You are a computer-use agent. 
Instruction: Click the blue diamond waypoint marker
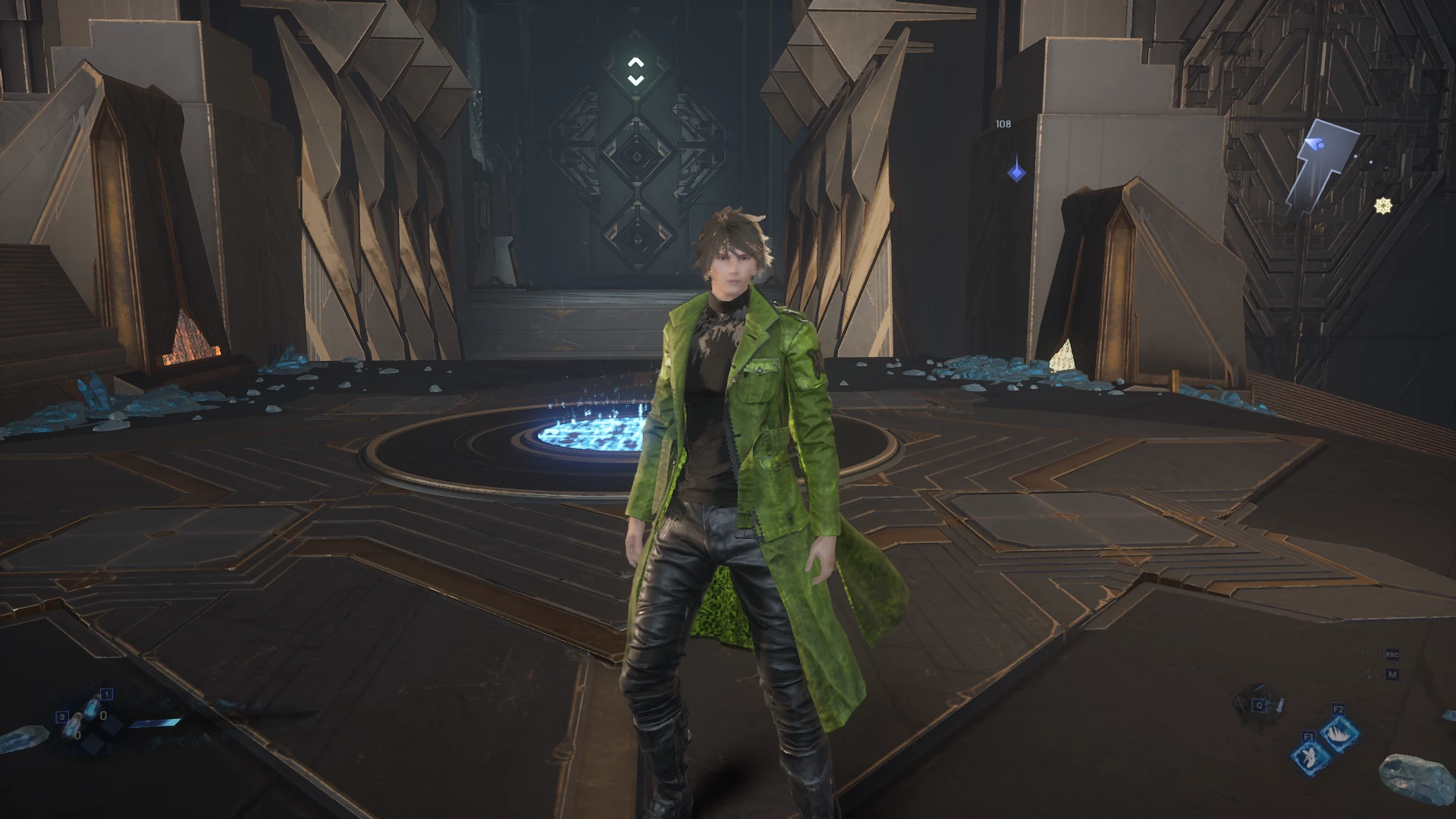[x=1016, y=173]
